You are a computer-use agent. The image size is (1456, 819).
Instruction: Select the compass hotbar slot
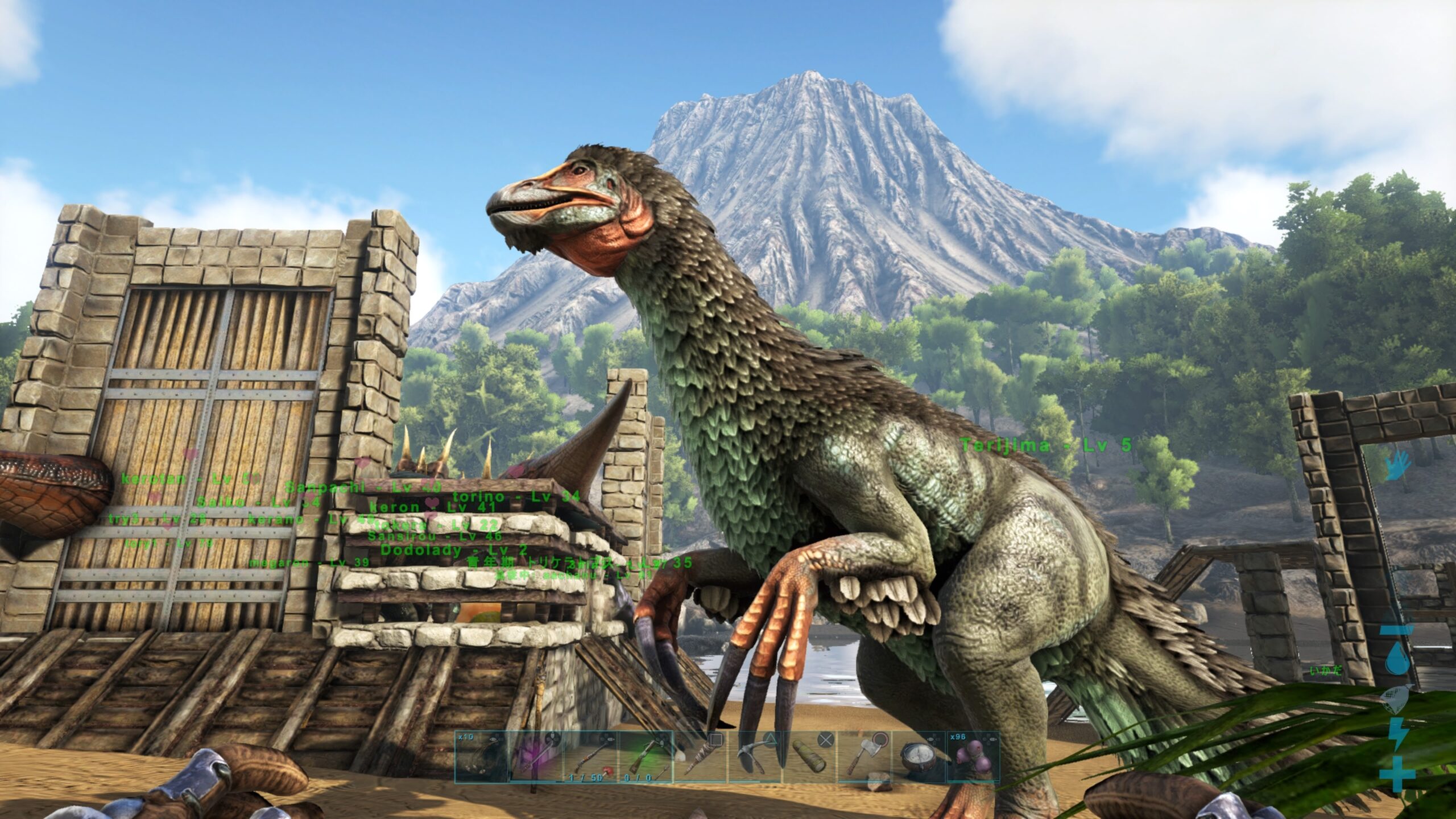[919, 756]
